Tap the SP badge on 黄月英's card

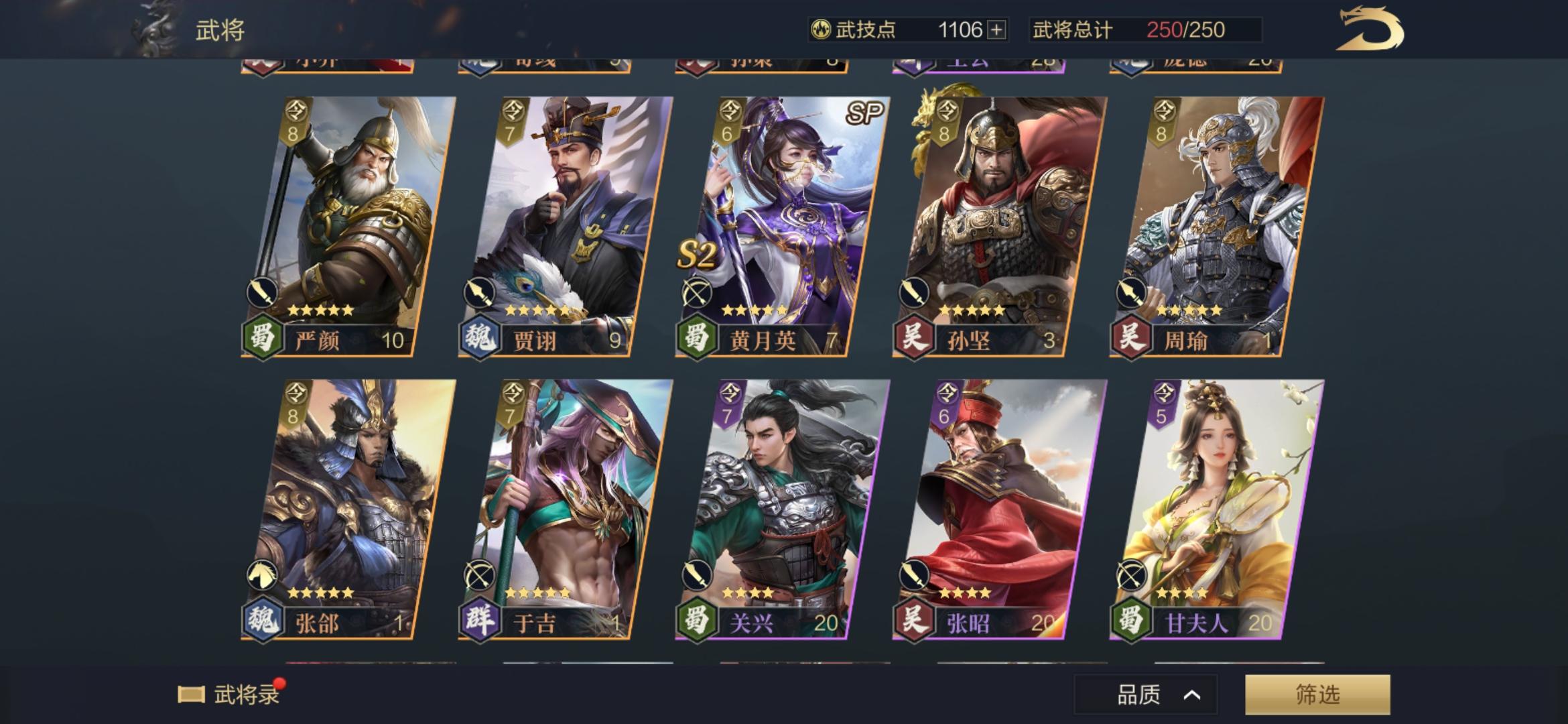tap(865, 112)
